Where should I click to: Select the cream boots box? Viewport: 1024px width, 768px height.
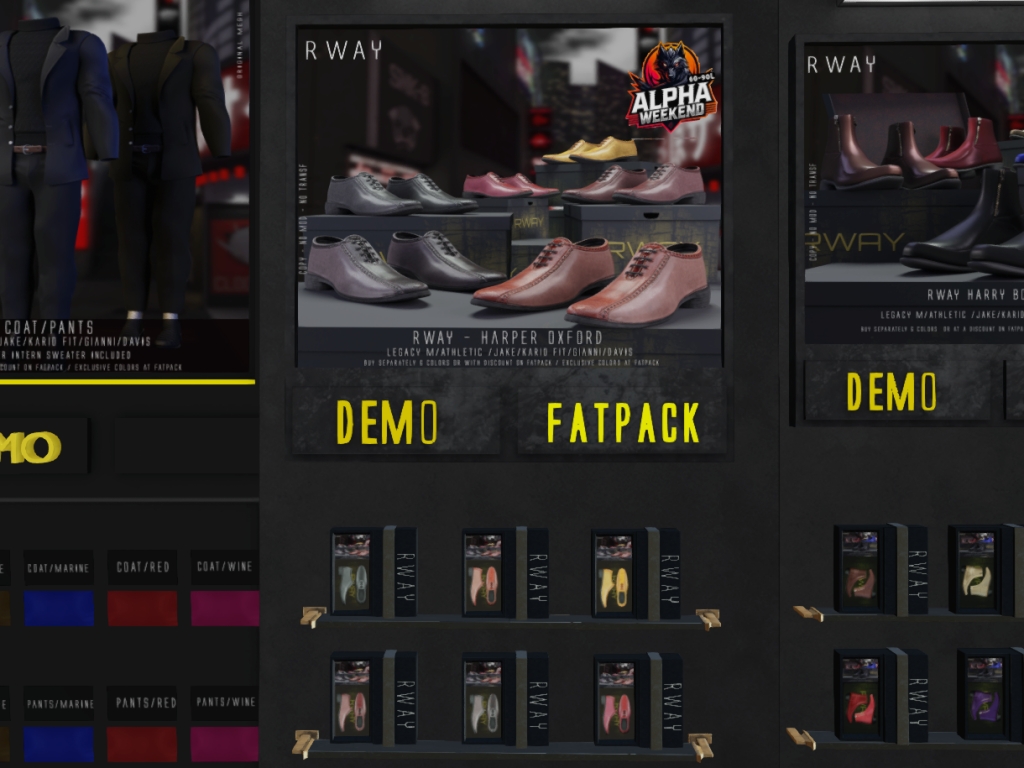click(976, 570)
